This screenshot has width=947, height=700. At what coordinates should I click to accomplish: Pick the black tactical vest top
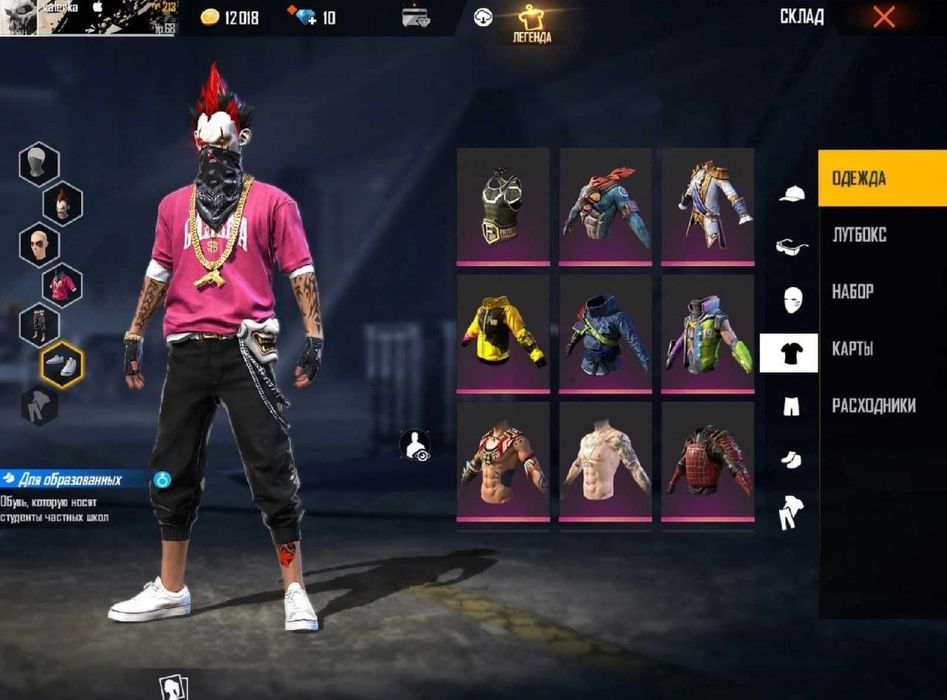(503, 206)
